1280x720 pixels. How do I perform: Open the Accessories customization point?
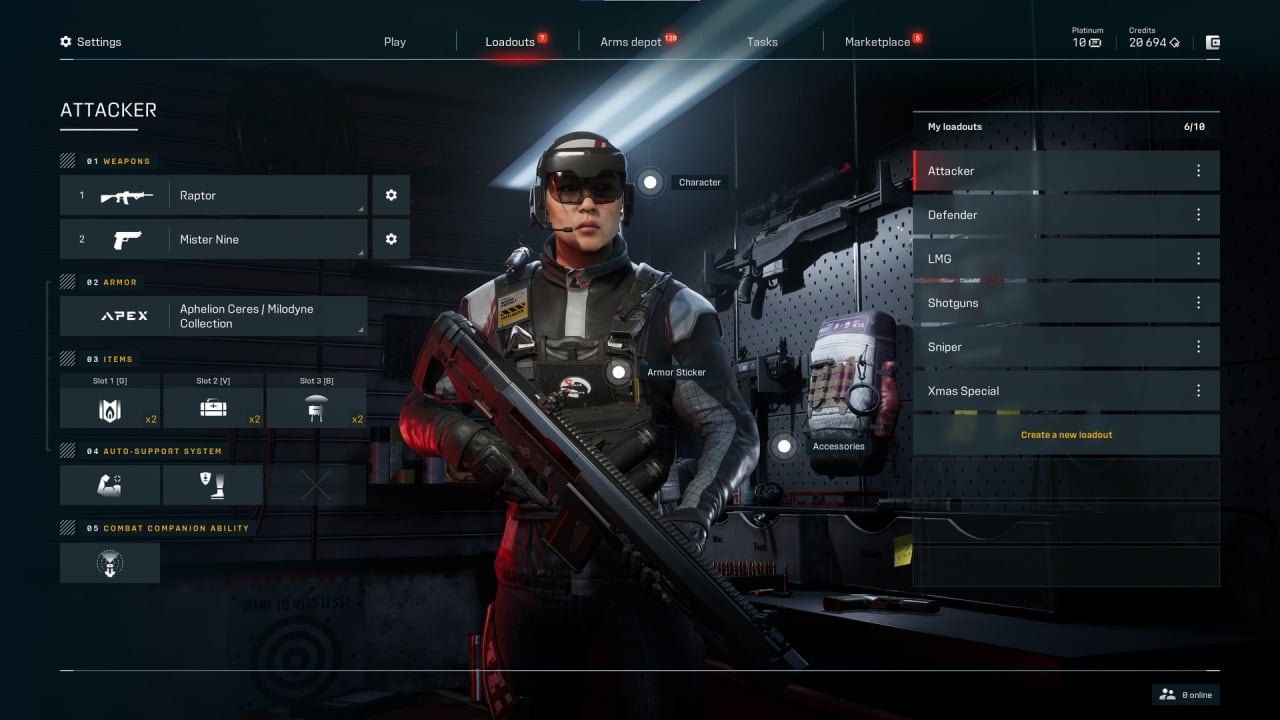click(785, 446)
